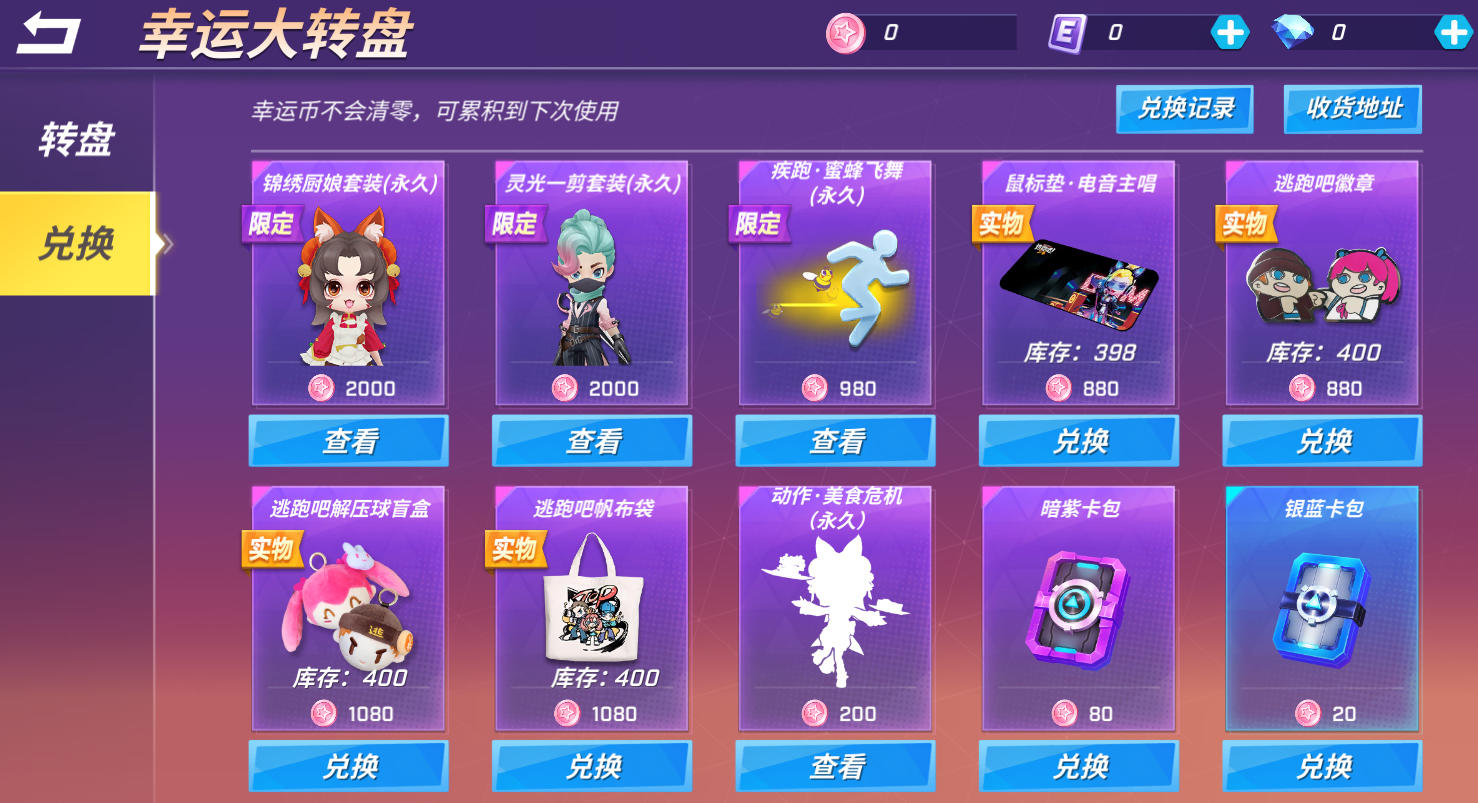
Task: Click 兑换 under 鼠标垫·电音主唱
Action: 1078,440
